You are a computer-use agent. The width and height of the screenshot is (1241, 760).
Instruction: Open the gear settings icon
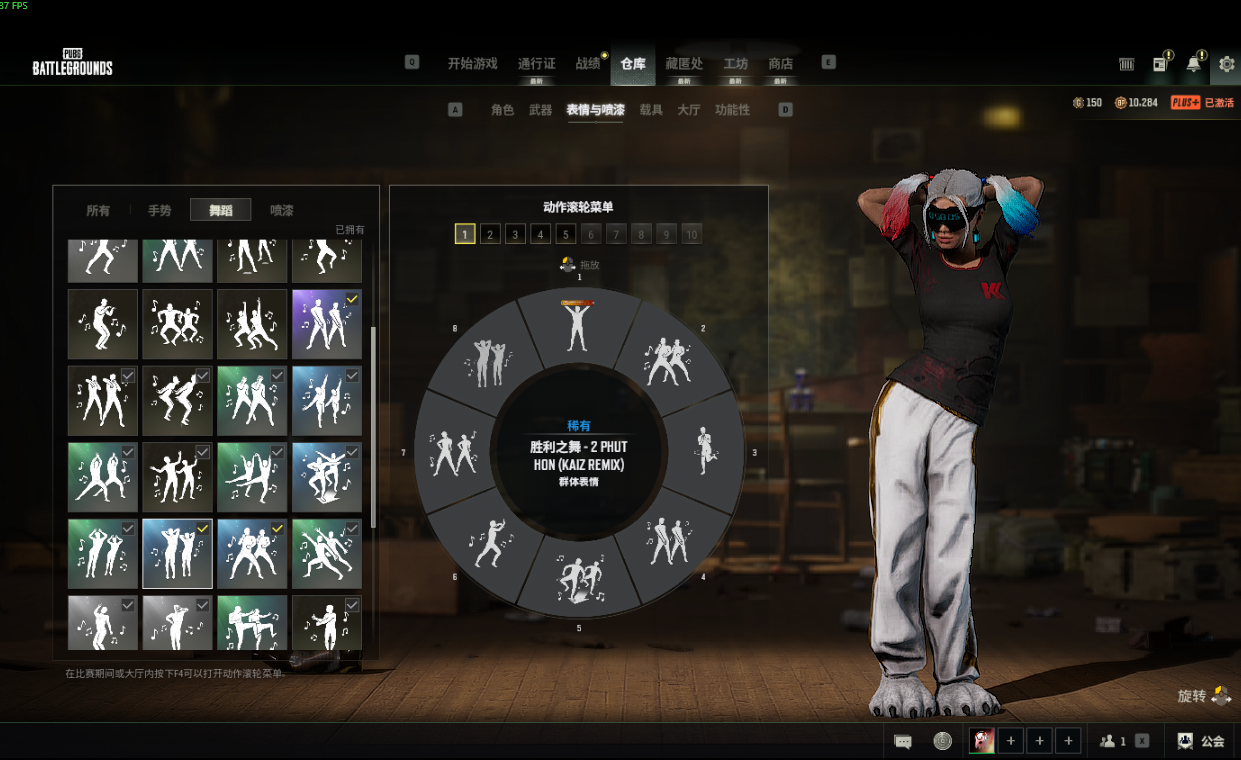(x=1226, y=64)
